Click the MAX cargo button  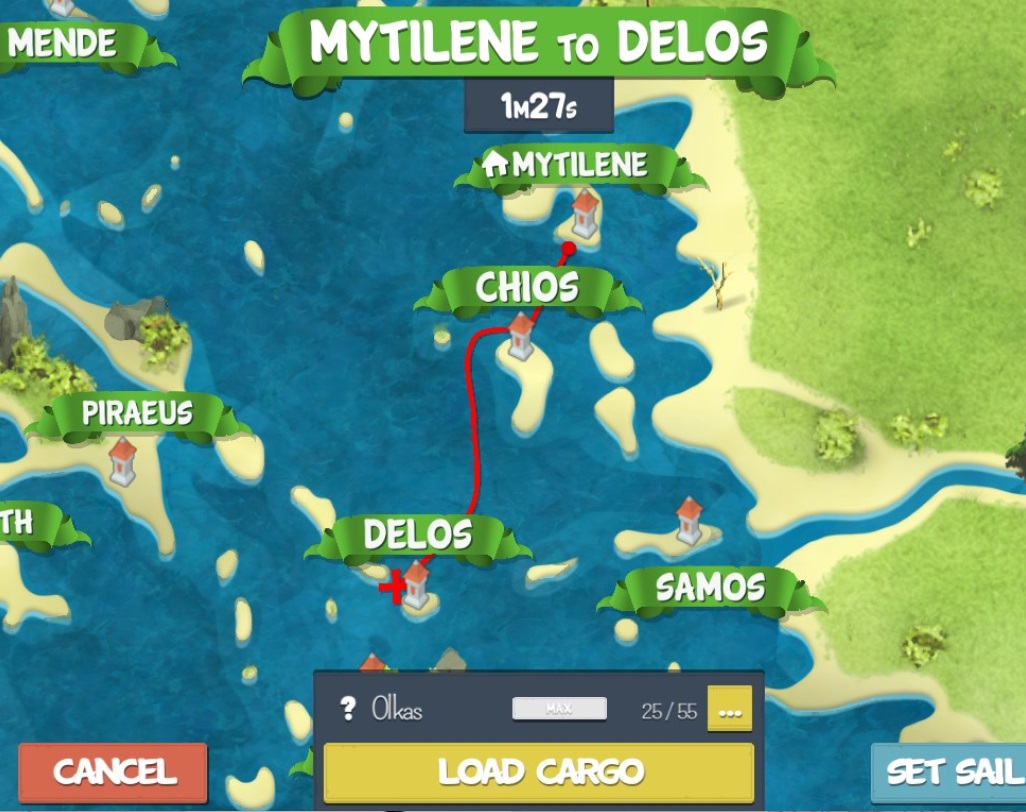tap(559, 709)
